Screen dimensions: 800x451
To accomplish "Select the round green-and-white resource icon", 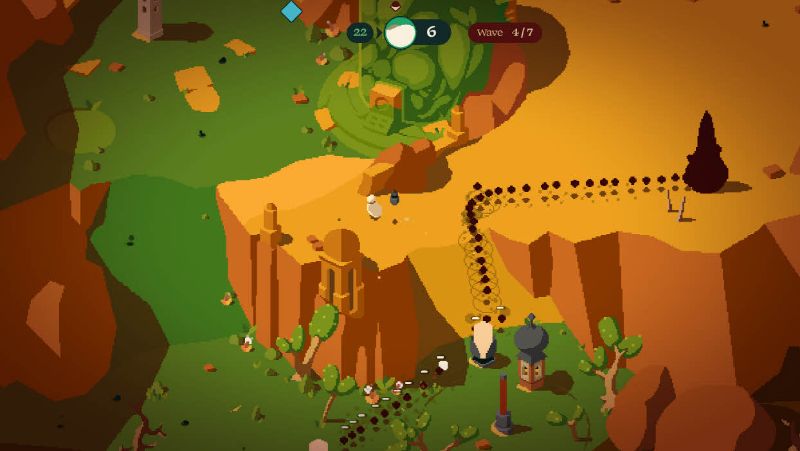I will [400, 32].
